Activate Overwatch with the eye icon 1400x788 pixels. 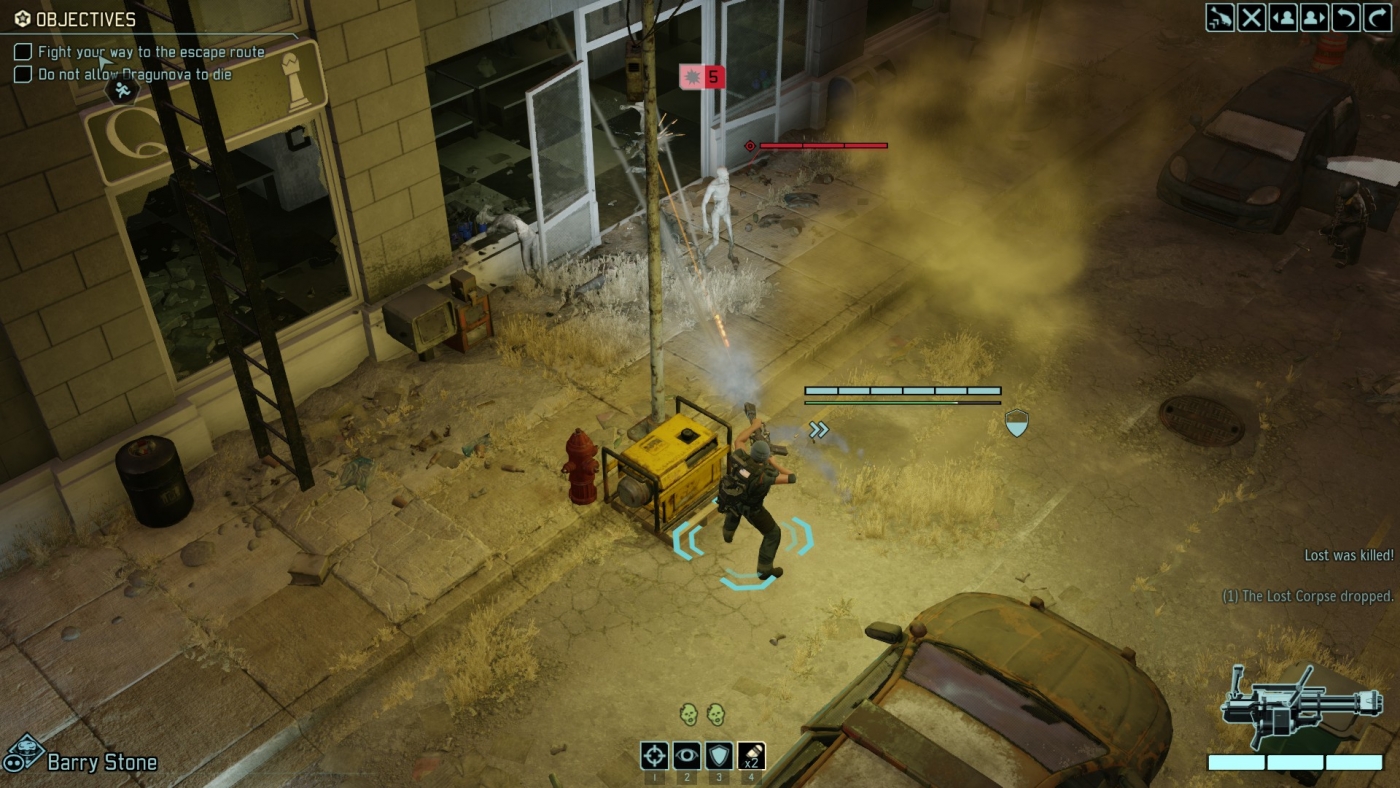[686, 757]
